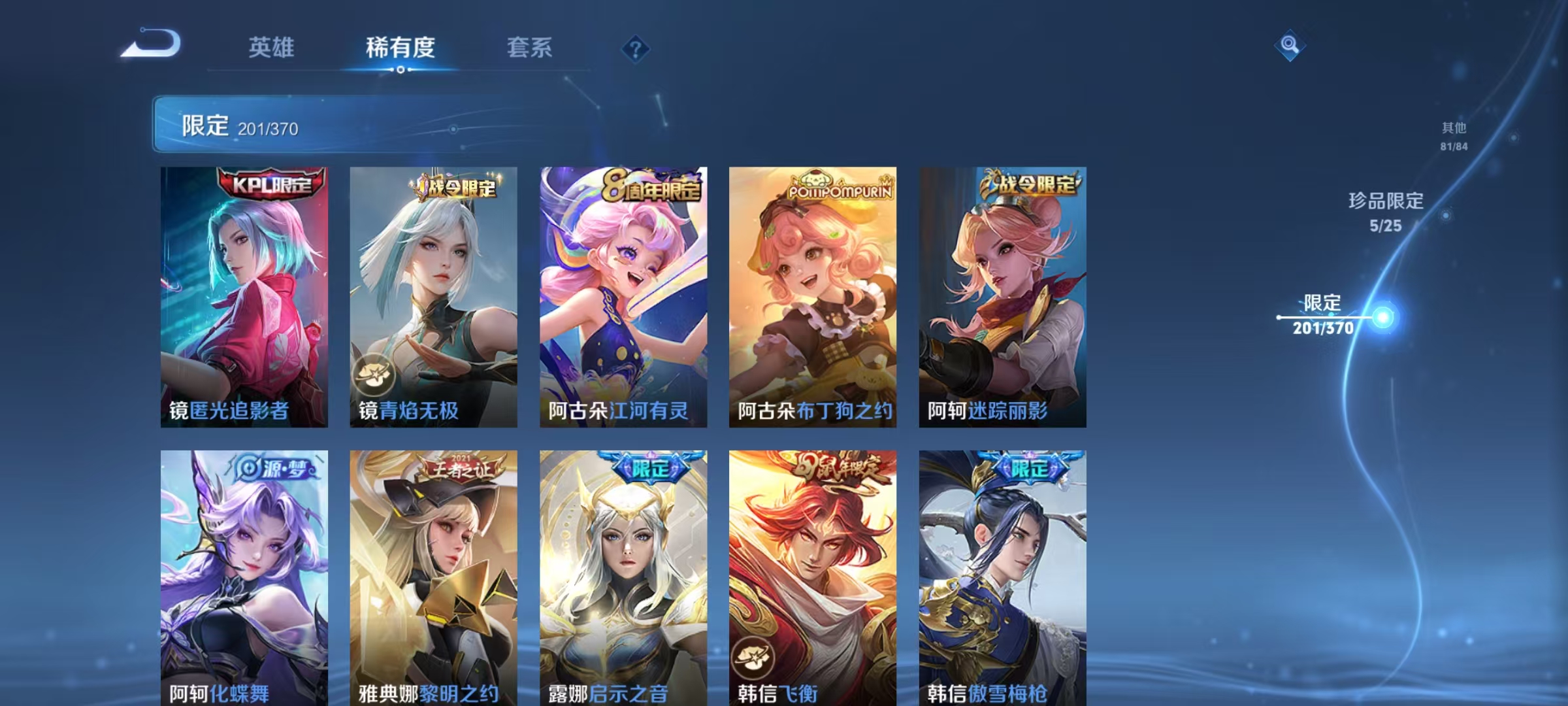
Task: Open the 稀有度 tab
Action: click(x=401, y=48)
